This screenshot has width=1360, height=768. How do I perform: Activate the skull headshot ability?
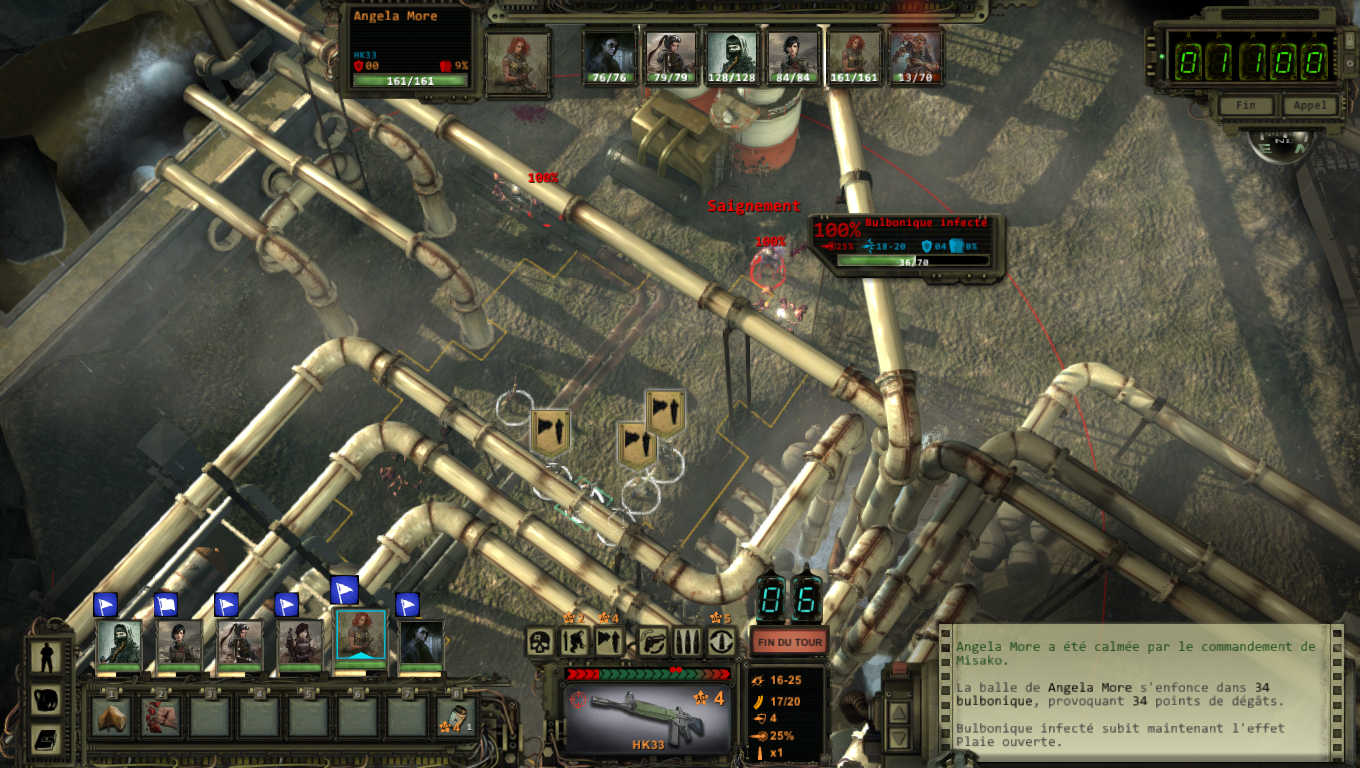[541, 641]
